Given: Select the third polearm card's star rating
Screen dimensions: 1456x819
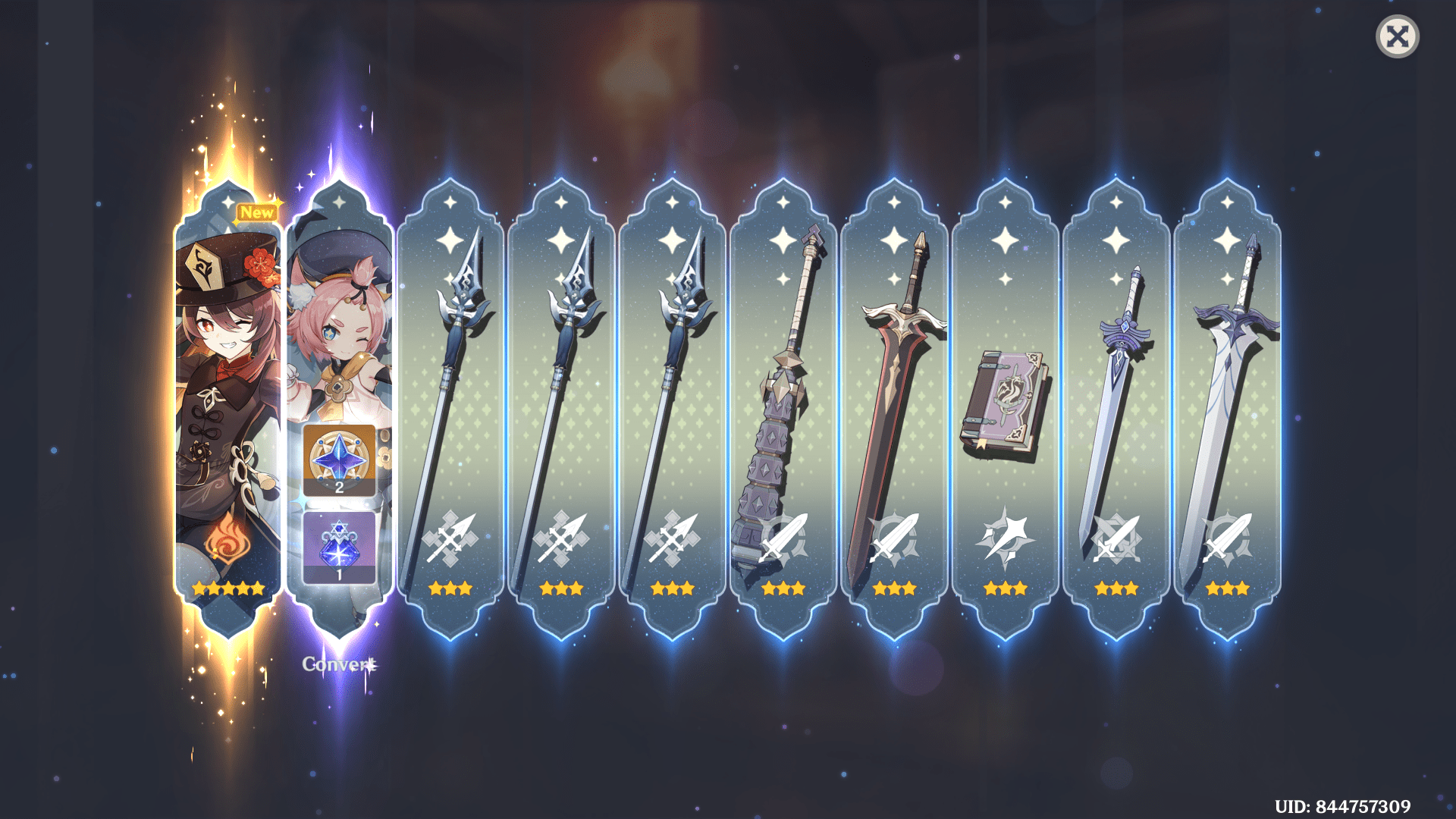Looking at the screenshot, I should point(673,586).
